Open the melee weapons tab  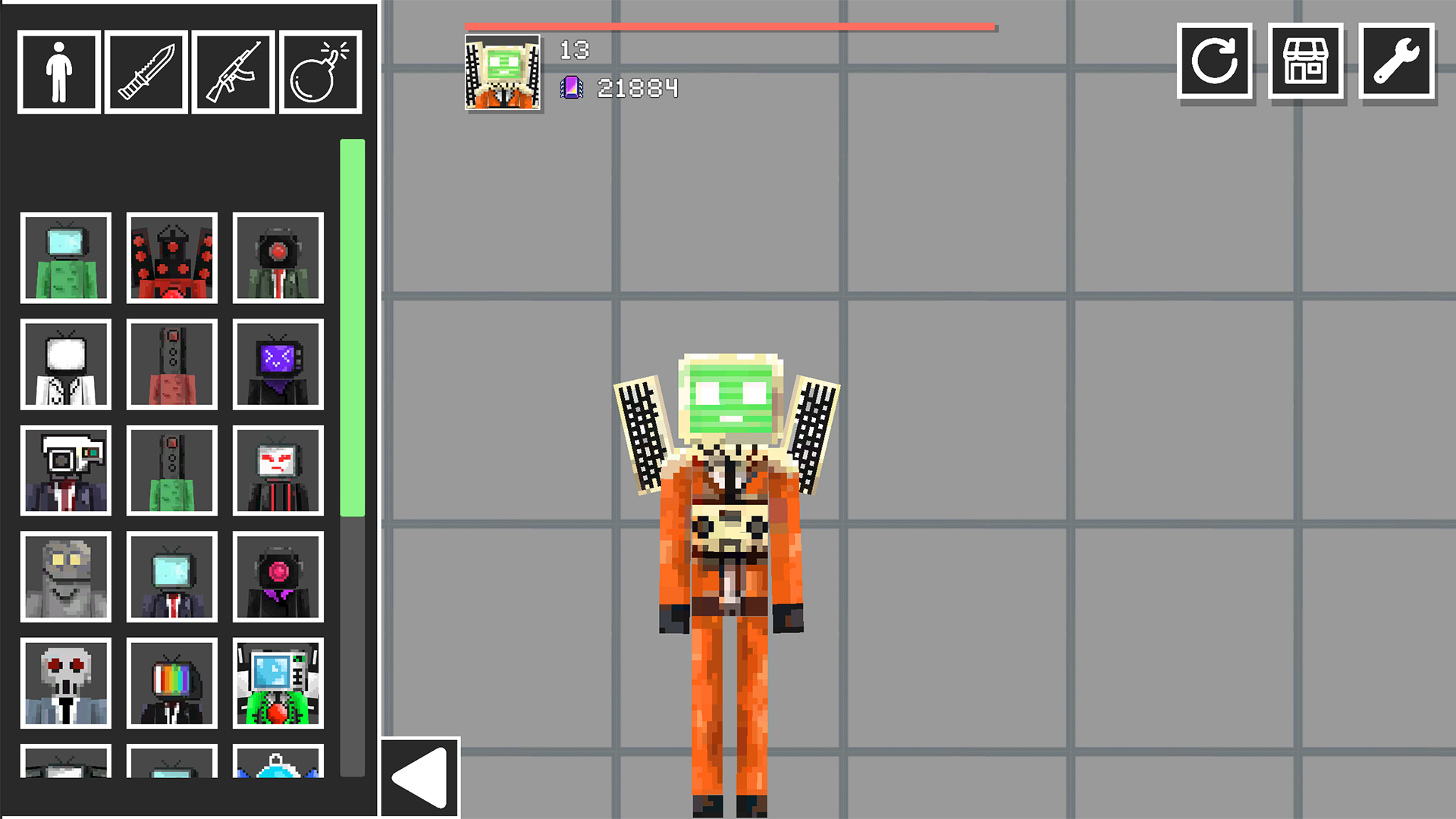coord(145,71)
